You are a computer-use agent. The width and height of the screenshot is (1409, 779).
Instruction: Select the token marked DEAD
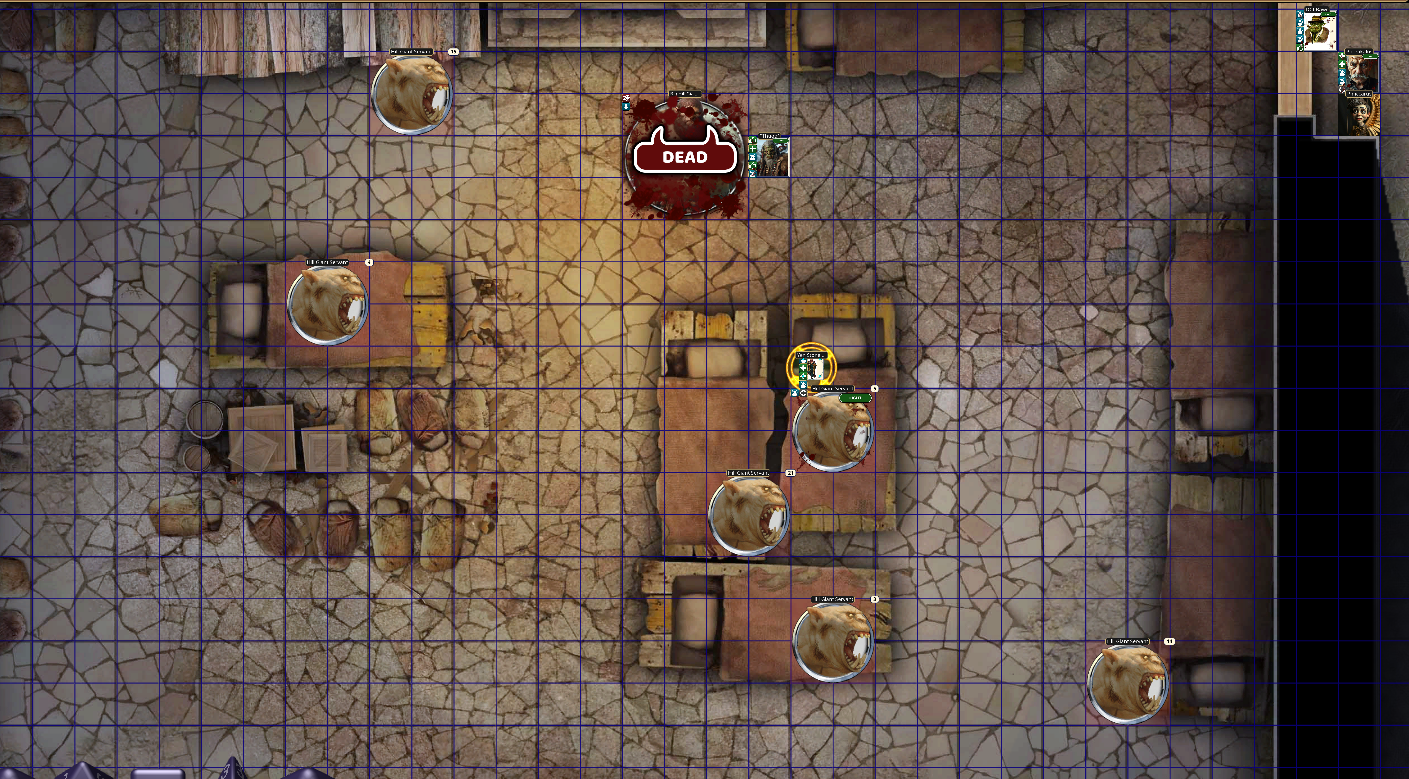pyautogui.click(x=685, y=156)
